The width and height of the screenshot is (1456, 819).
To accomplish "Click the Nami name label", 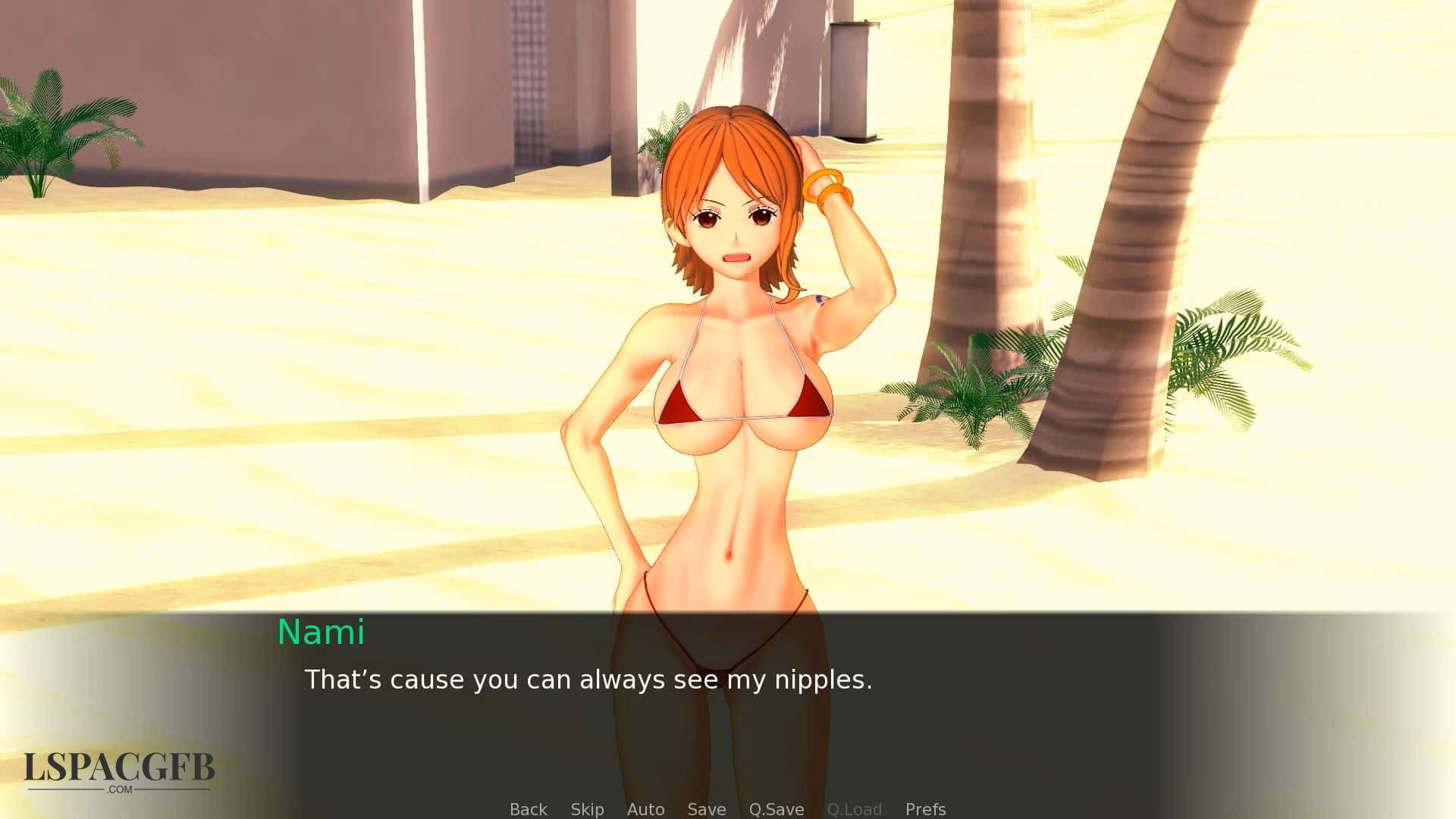I will coord(321,632).
